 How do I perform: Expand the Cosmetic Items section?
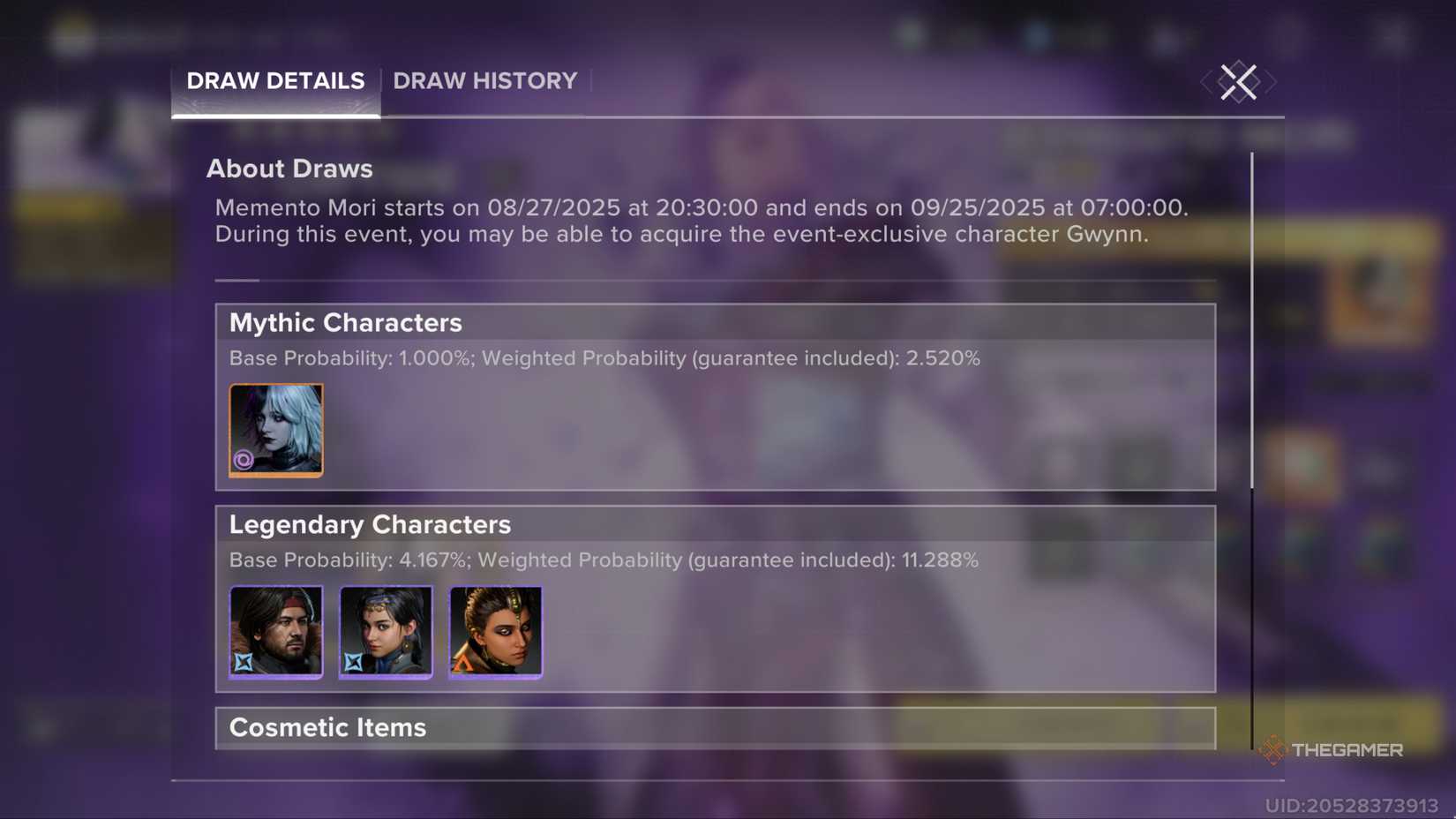coord(327,728)
